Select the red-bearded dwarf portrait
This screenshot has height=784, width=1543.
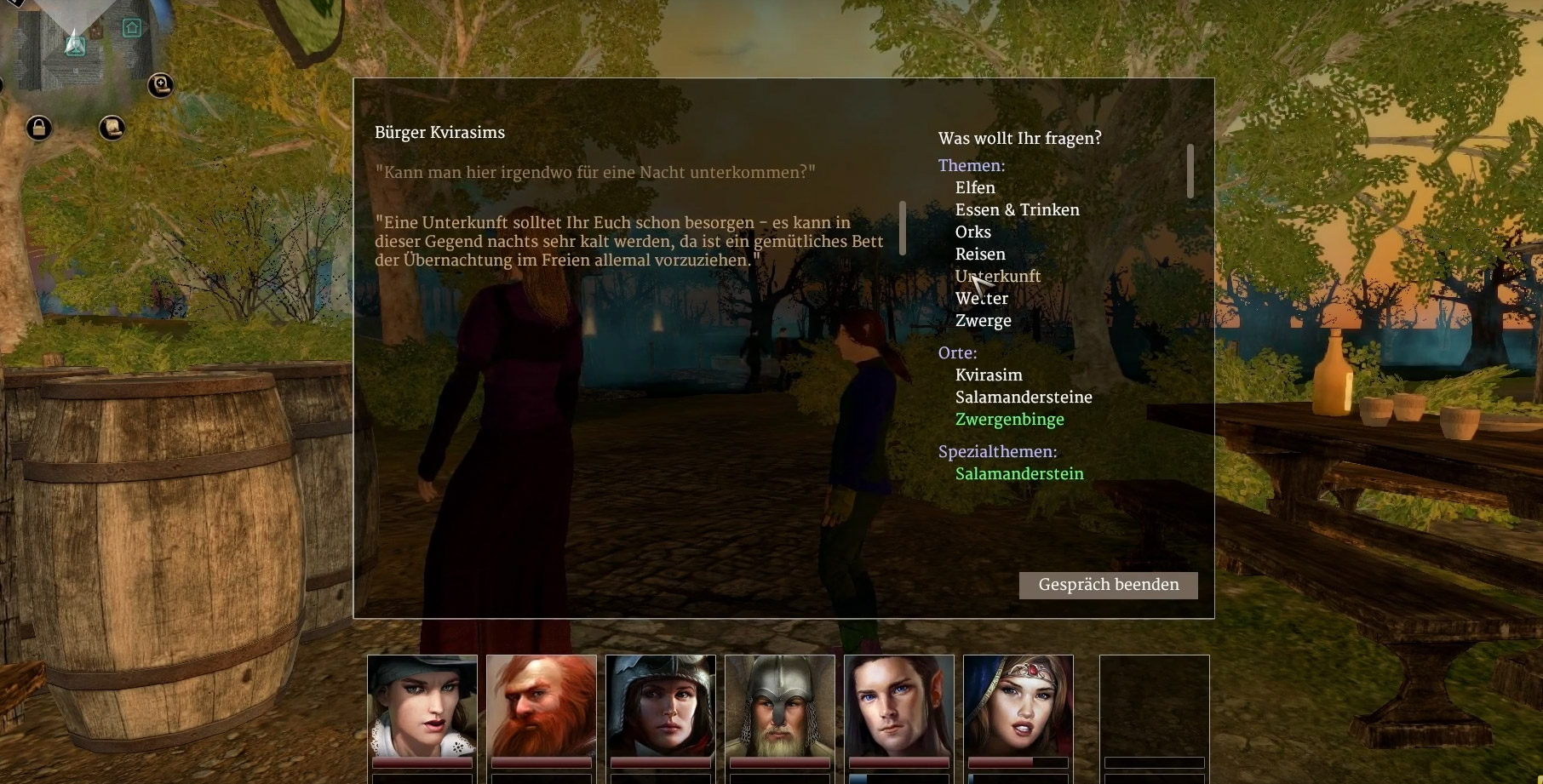coord(542,706)
